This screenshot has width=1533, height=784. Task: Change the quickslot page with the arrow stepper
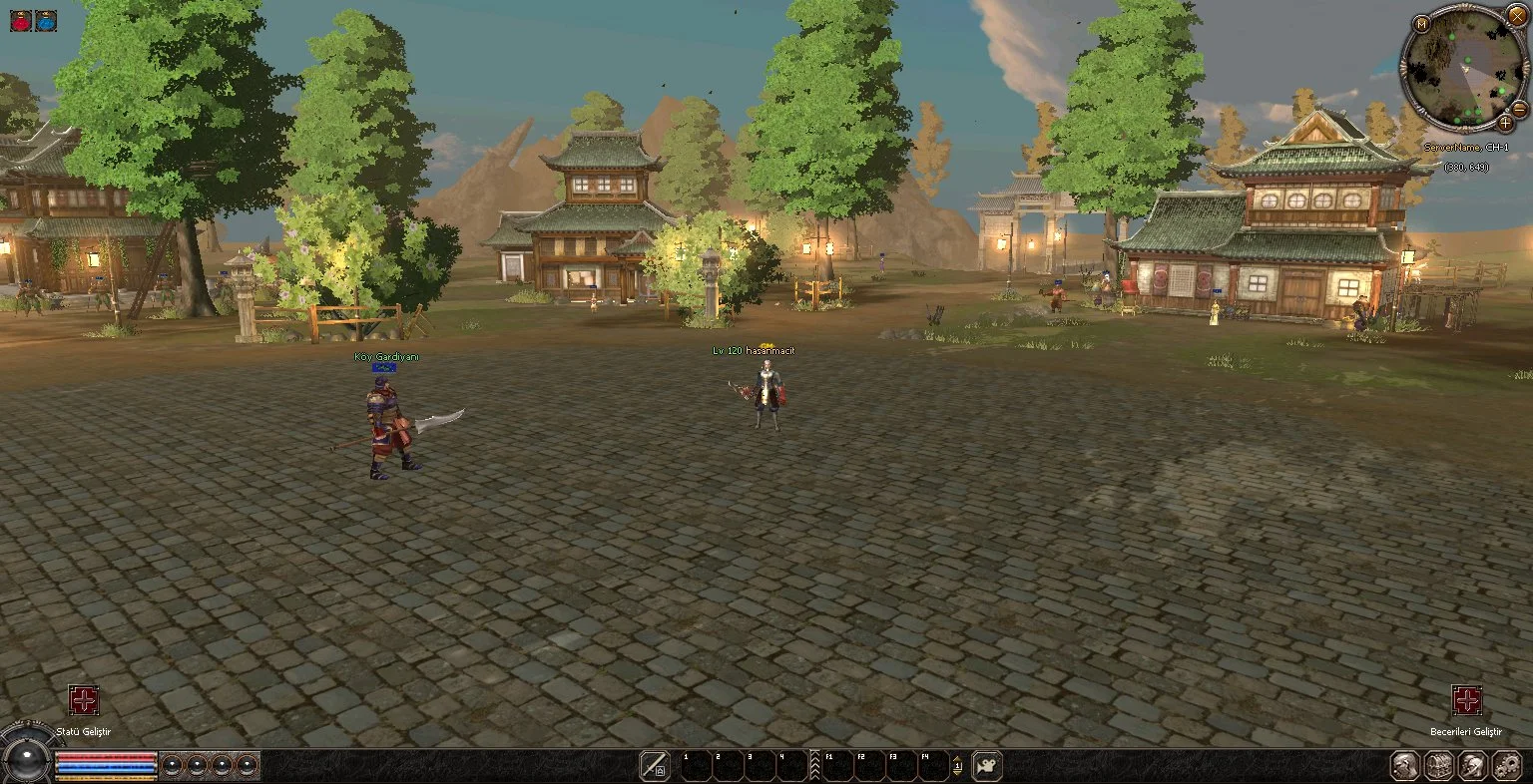[x=957, y=766]
